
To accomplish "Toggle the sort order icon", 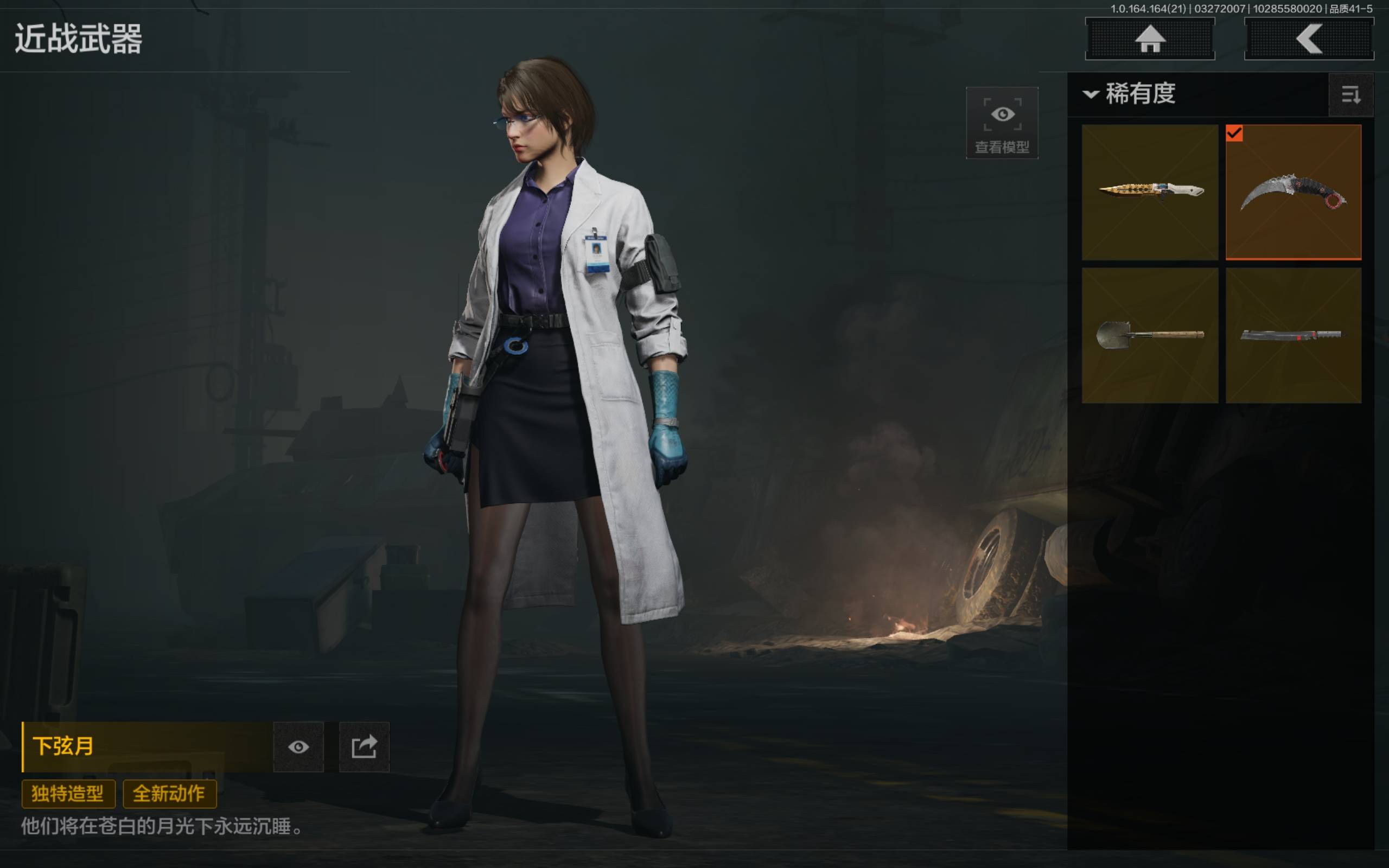I will [1350, 95].
